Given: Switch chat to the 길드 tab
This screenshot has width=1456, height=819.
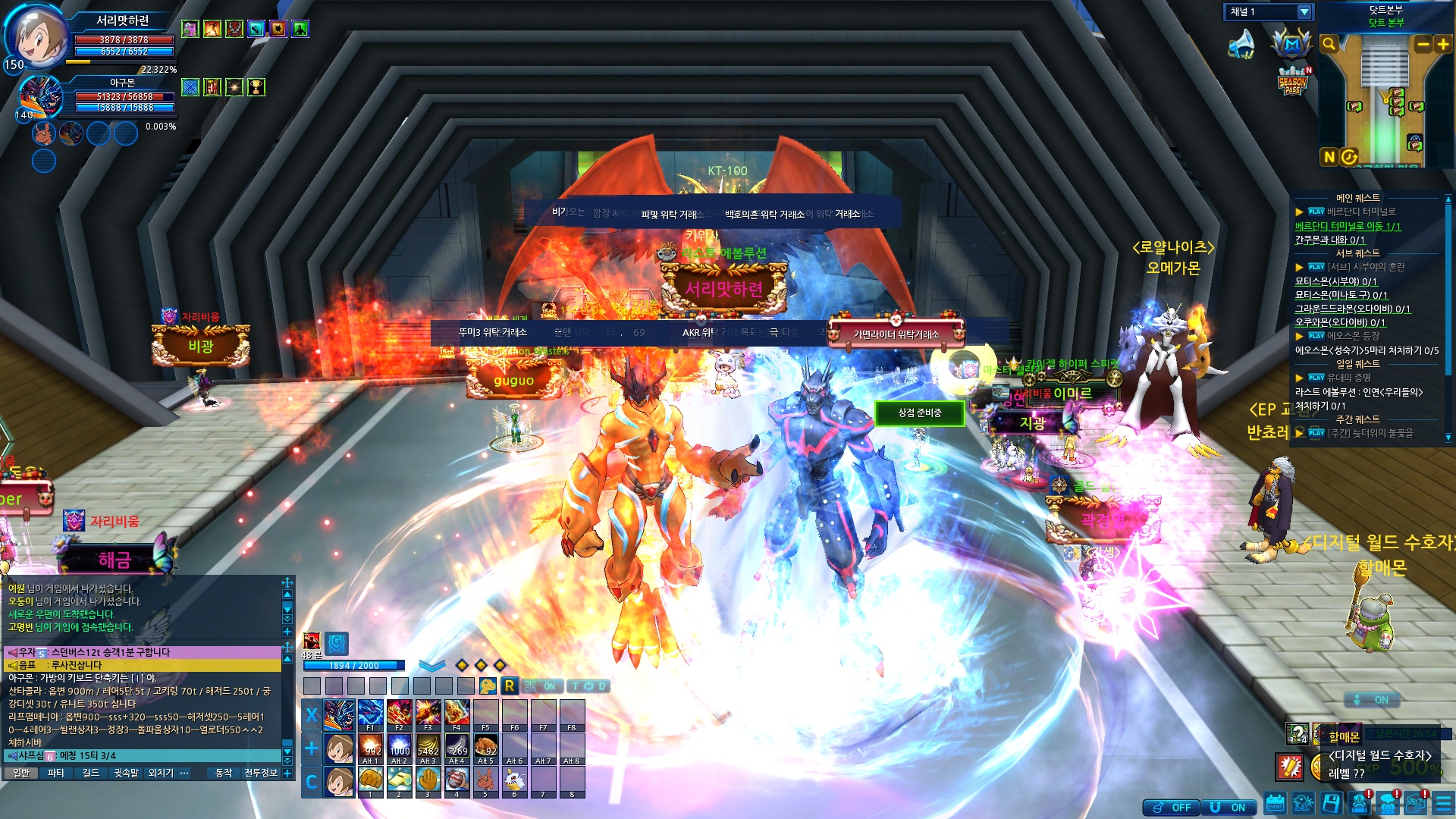Looking at the screenshot, I should click(x=91, y=773).
